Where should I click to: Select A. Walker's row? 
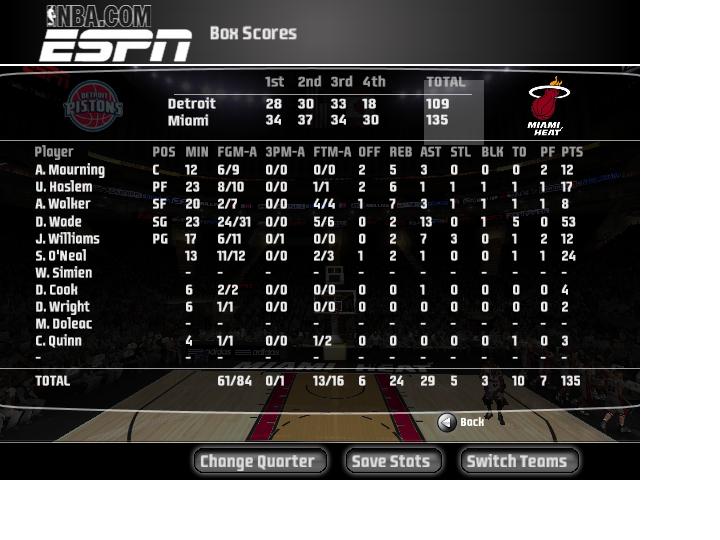(x=62, y=204)
